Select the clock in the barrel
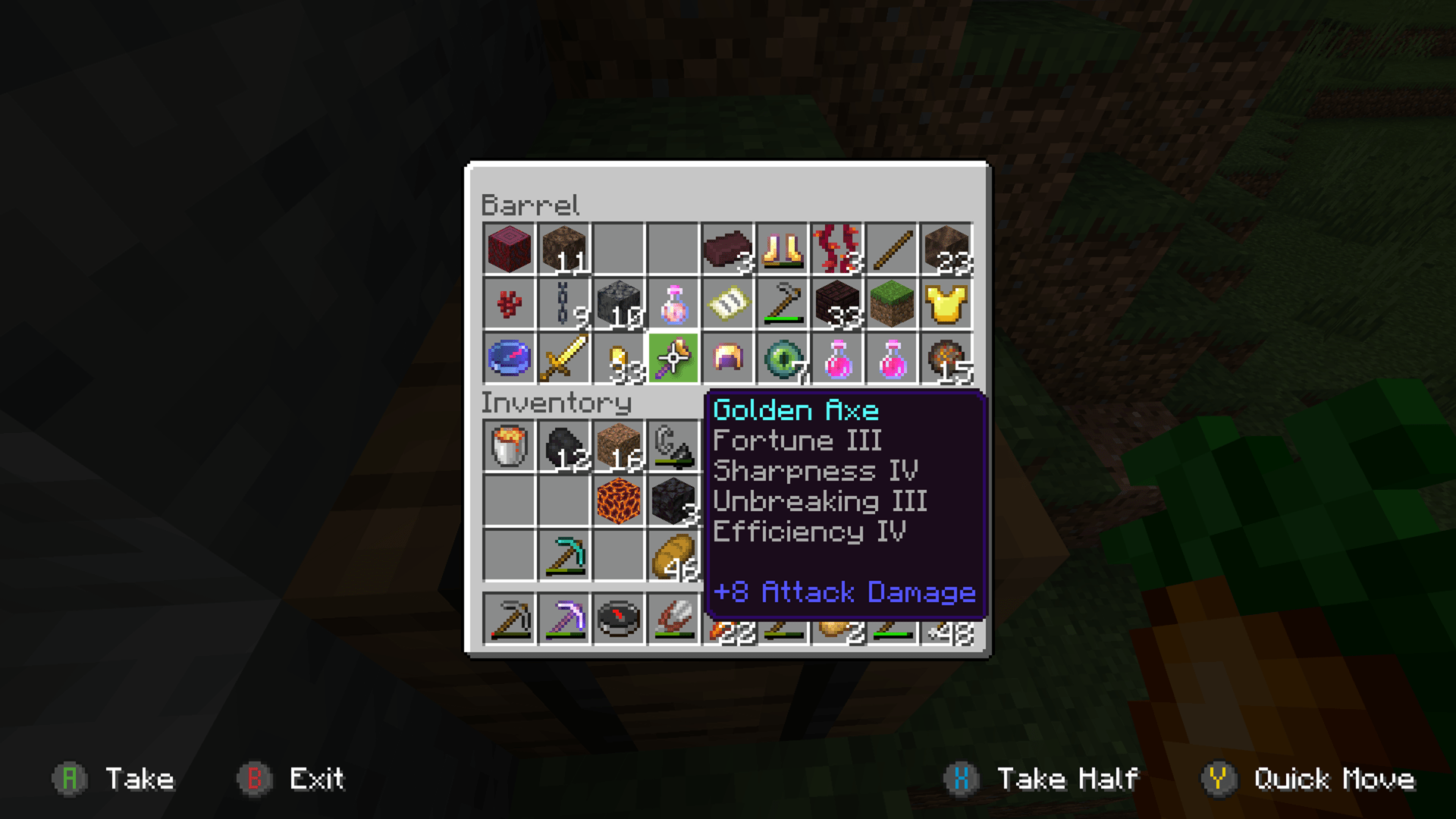The image size is (1456, 819). click(x=508, y=358)
